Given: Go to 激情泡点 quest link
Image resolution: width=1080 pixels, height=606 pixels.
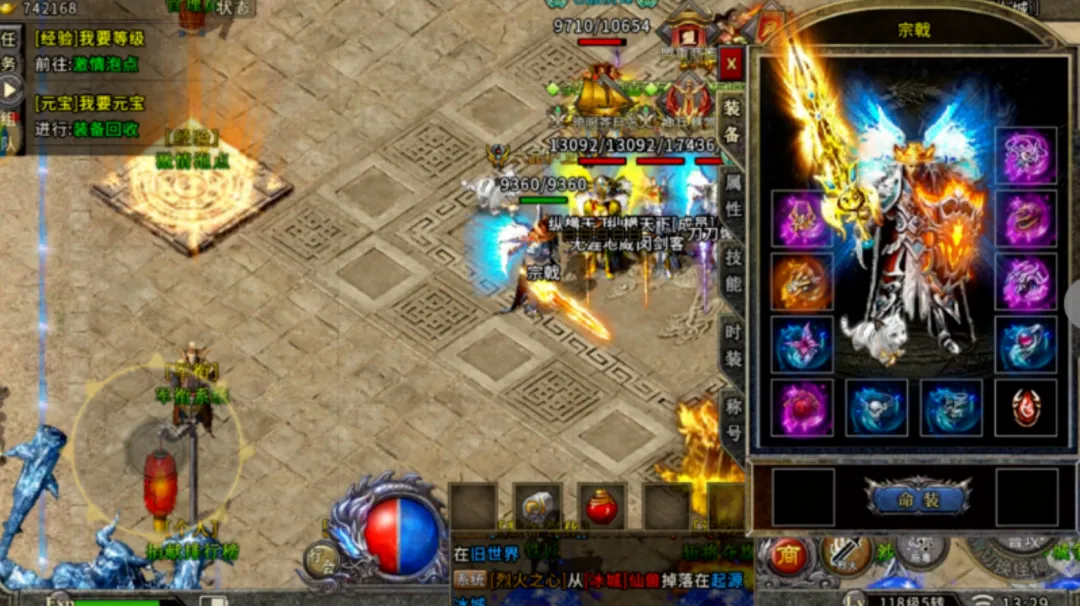Looking at the screenshot, I should 102,64.
